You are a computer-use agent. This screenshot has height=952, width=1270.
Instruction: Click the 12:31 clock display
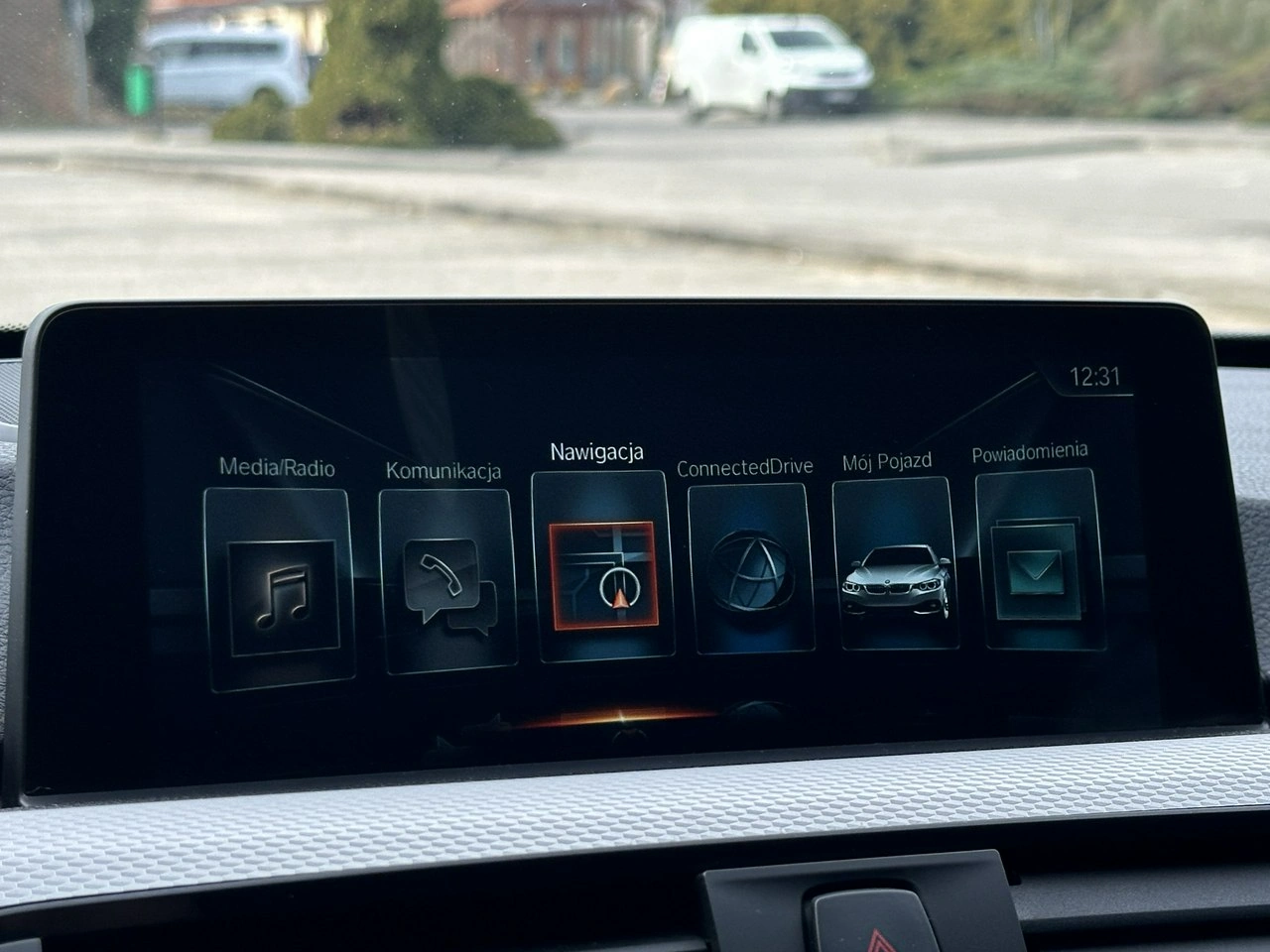tap(1094, 377)
